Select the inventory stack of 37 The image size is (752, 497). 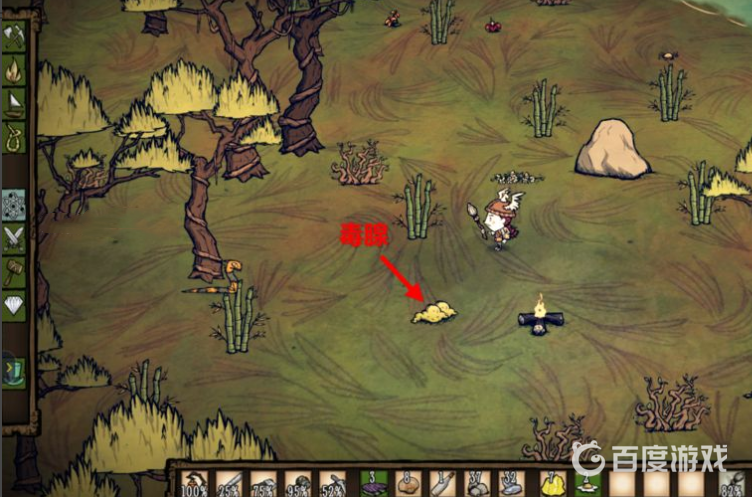tap(474, 484)
